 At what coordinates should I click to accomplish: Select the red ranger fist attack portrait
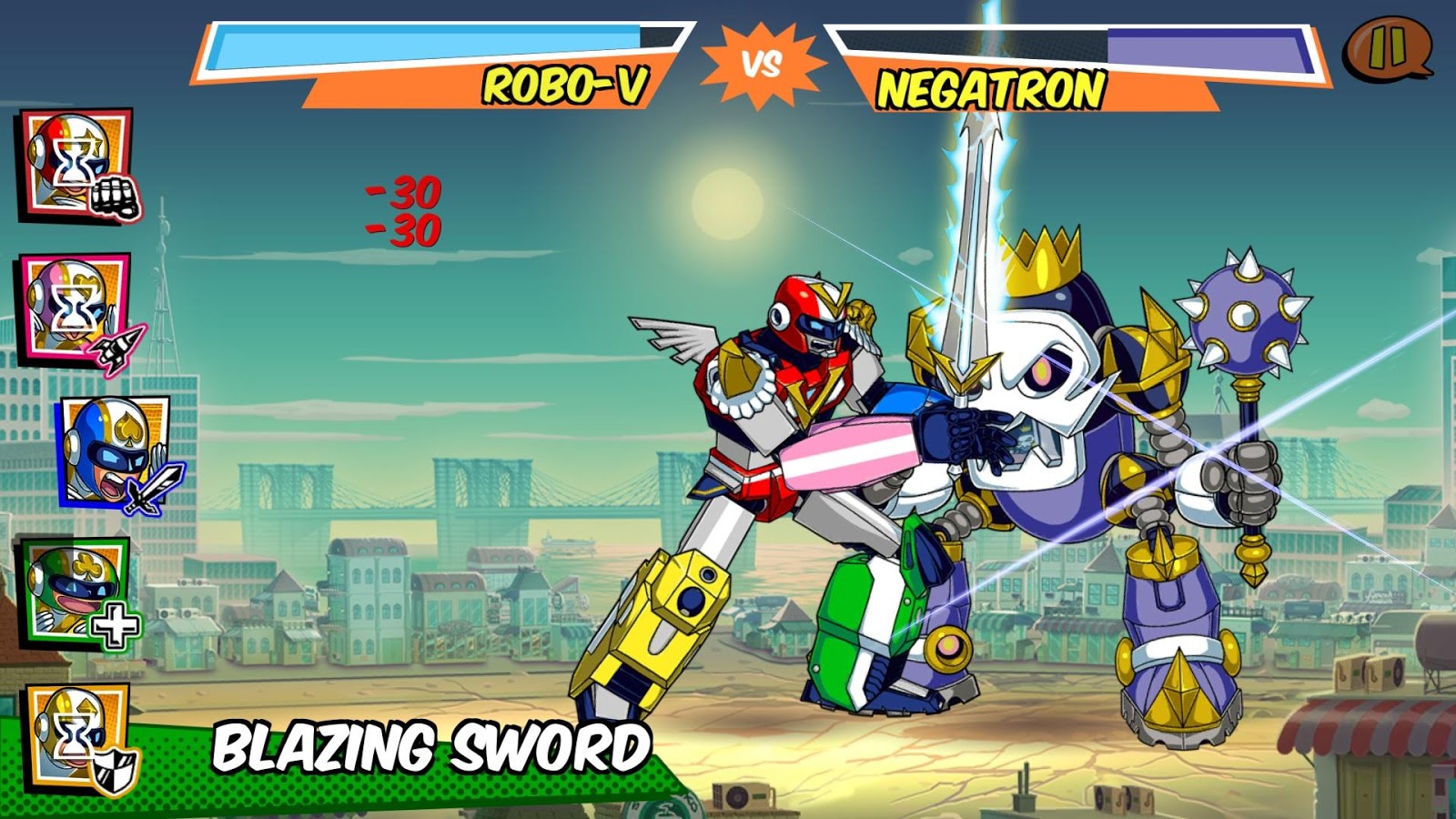coord(76,165)
